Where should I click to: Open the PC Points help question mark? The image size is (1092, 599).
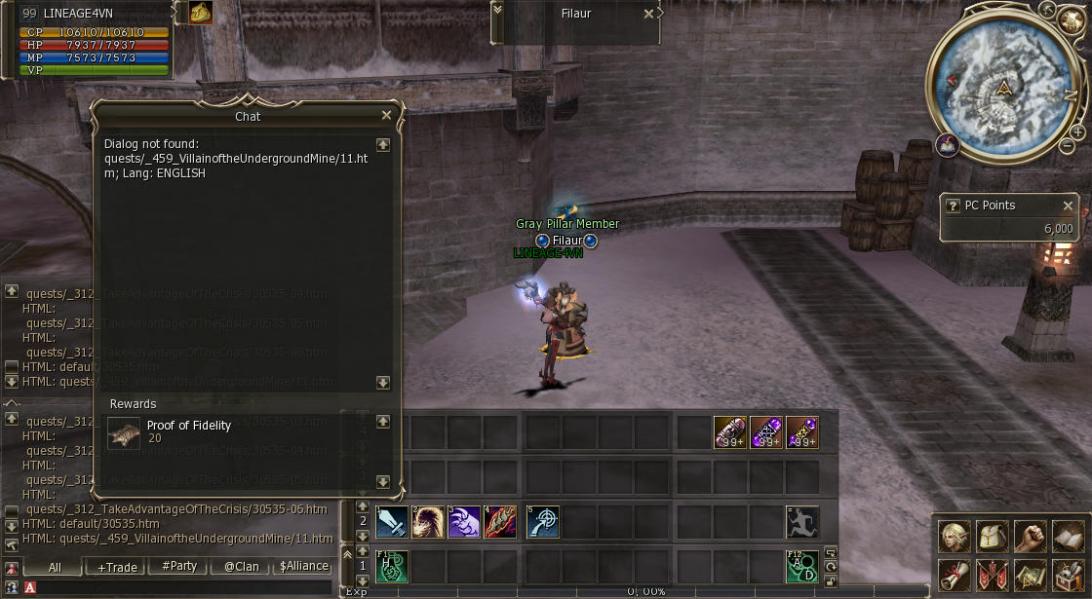coord(952,206)
